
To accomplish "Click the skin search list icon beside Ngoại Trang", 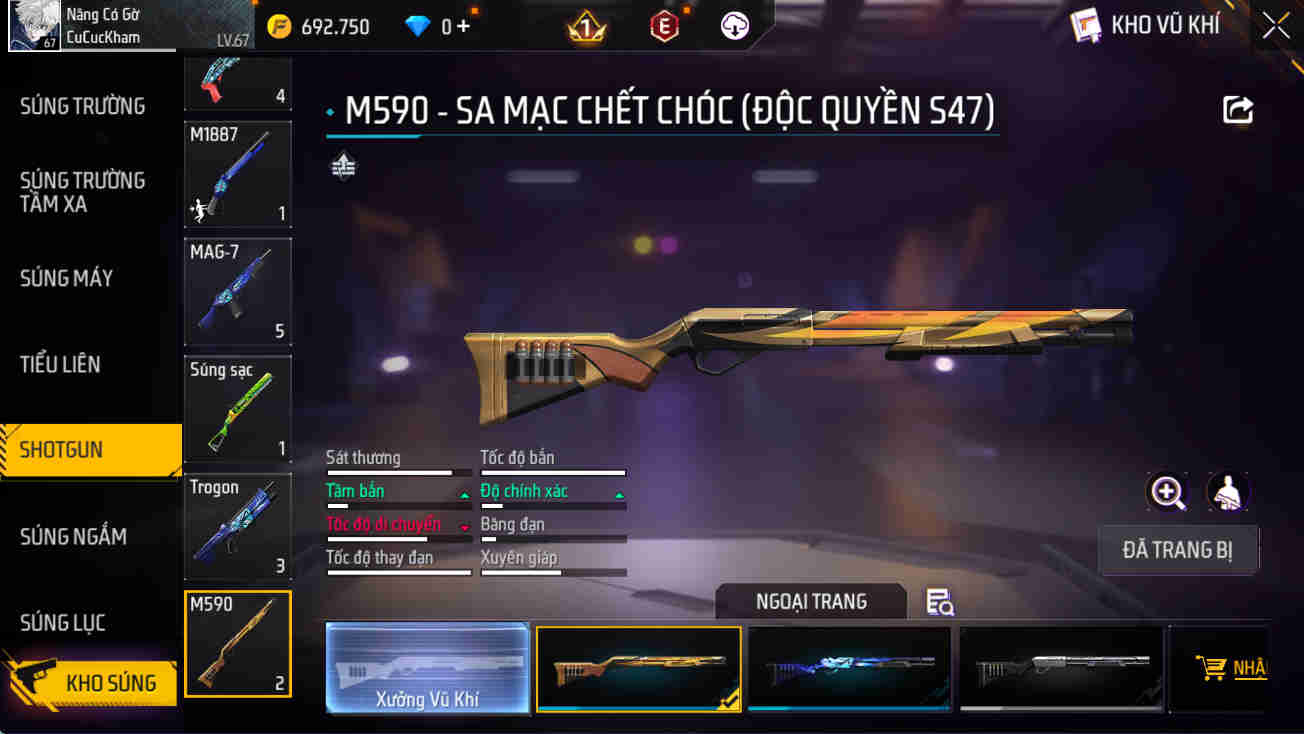I will coord(937,601).
